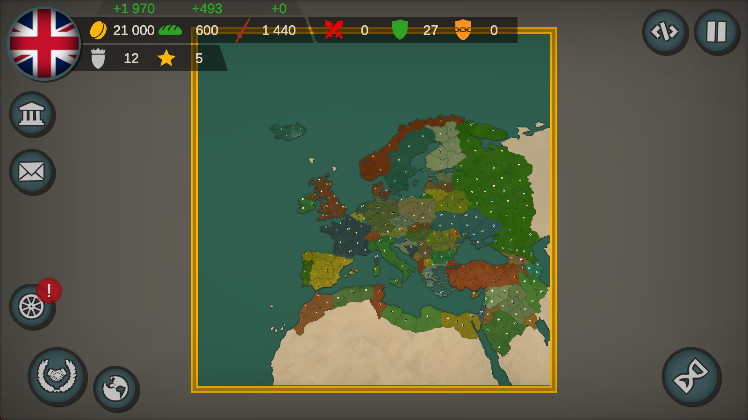Open the diplomacy handshake wreath button
The image size is (748, 420).
[x=57, y=375]
